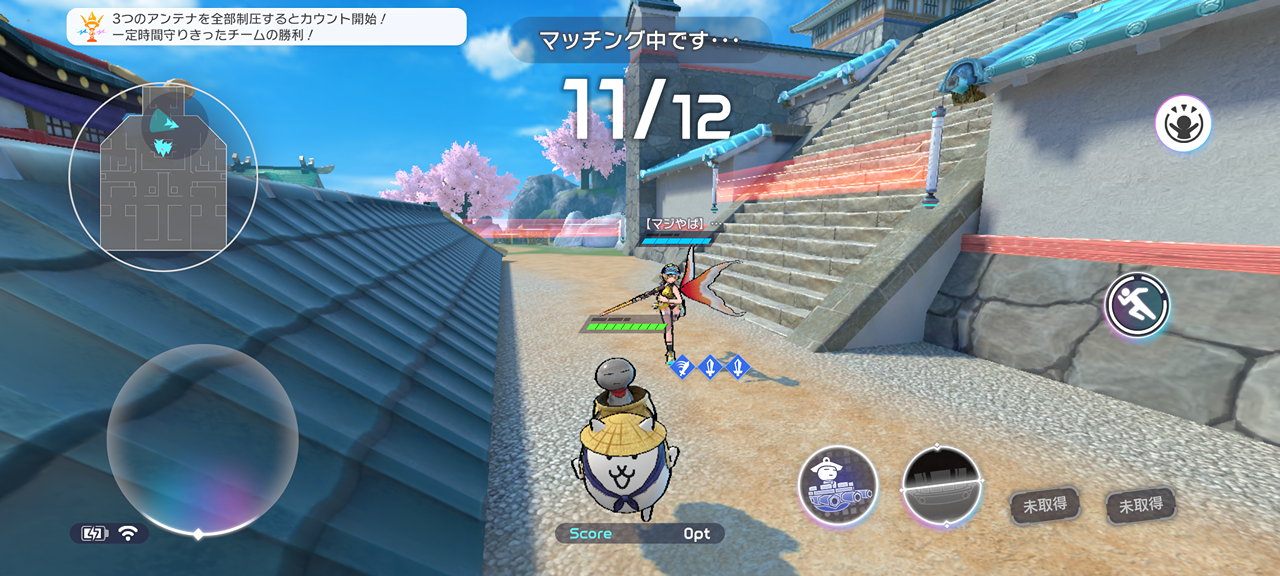Select the antenna objective banner with trophy icon
This screenshot has height=576, width=1280.
pos(267,27)
